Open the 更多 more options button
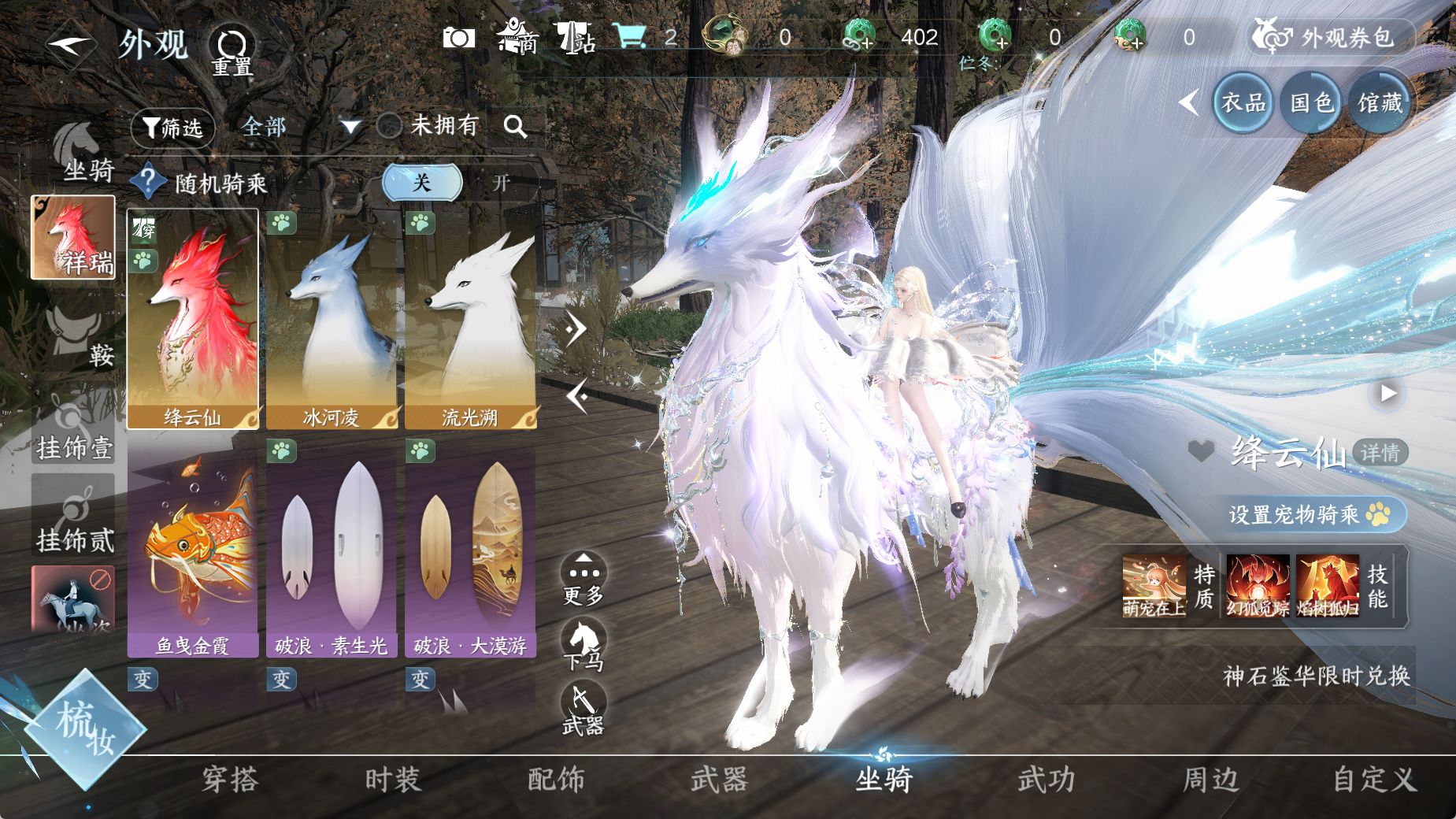The width and height of the screenshot is (1456, 819). (x=584, y=579)
